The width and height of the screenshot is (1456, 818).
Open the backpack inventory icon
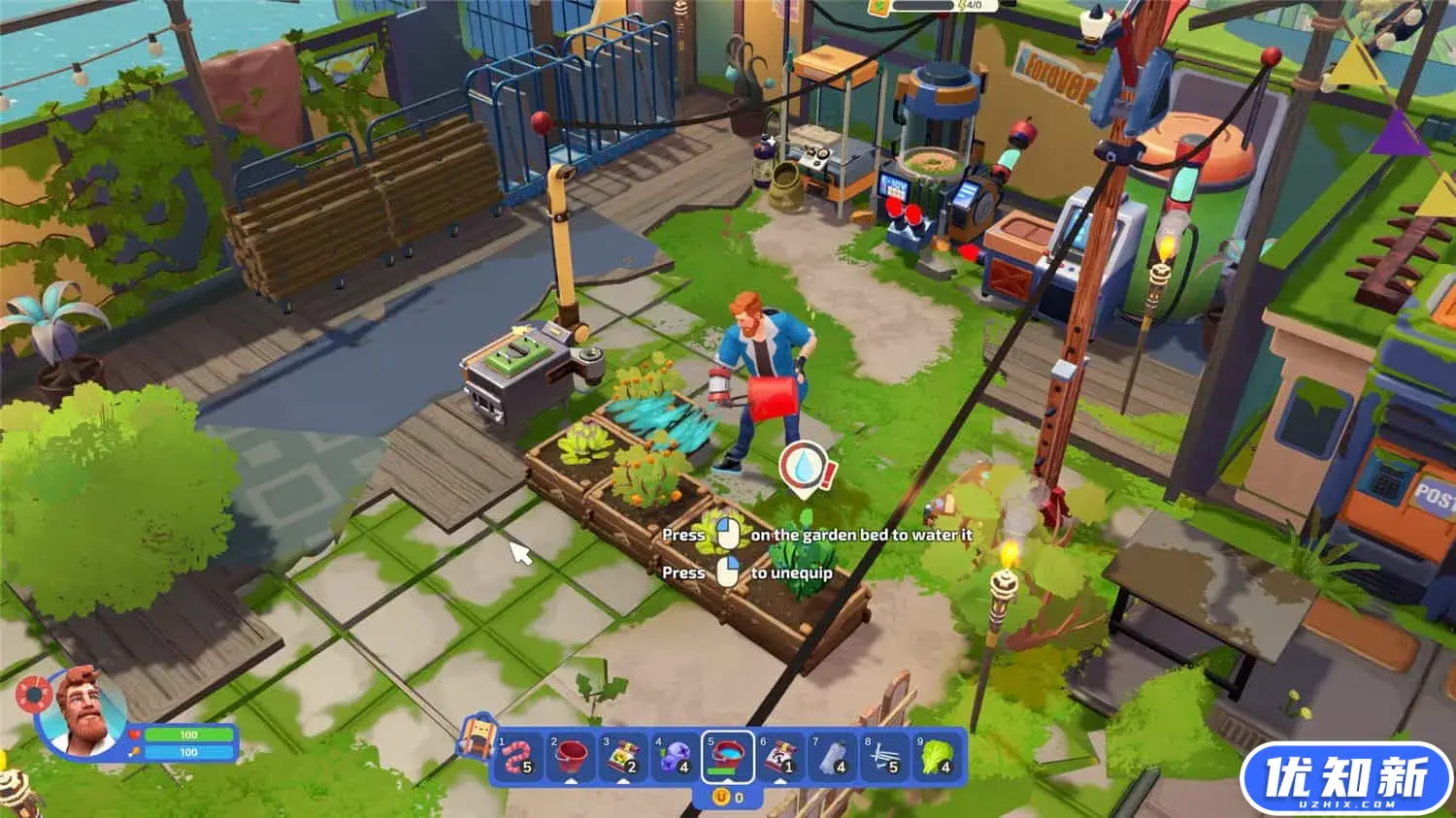tap(476, 736)
